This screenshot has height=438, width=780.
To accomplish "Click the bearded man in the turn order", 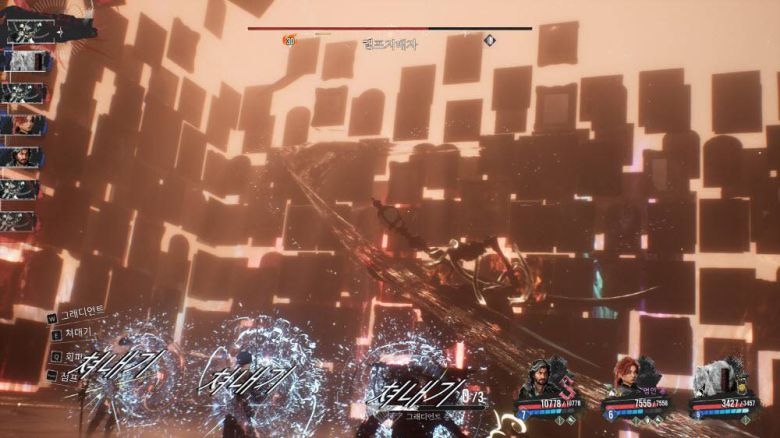I will coord(20,157).
